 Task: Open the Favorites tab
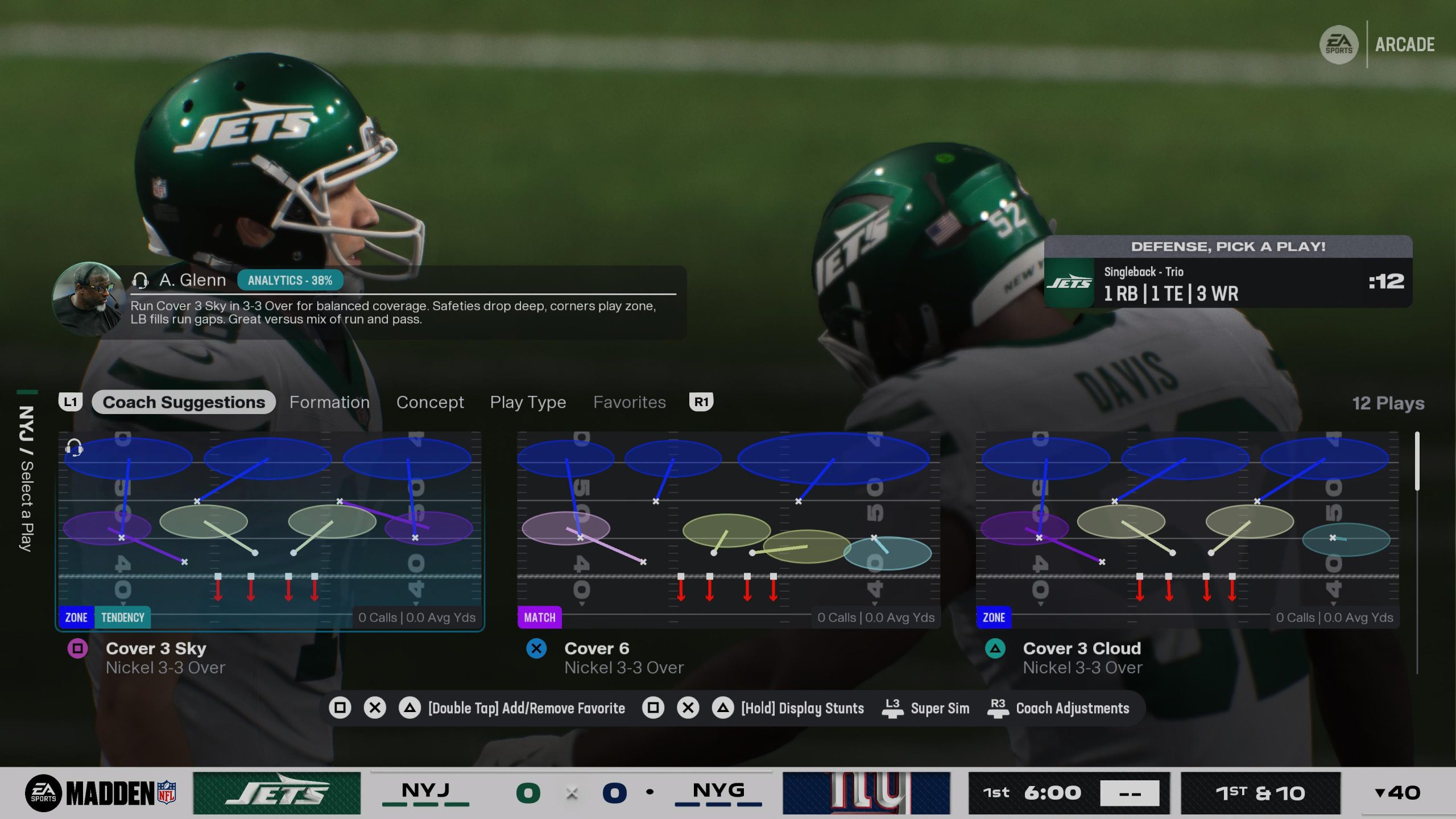[x=629, y=402]
